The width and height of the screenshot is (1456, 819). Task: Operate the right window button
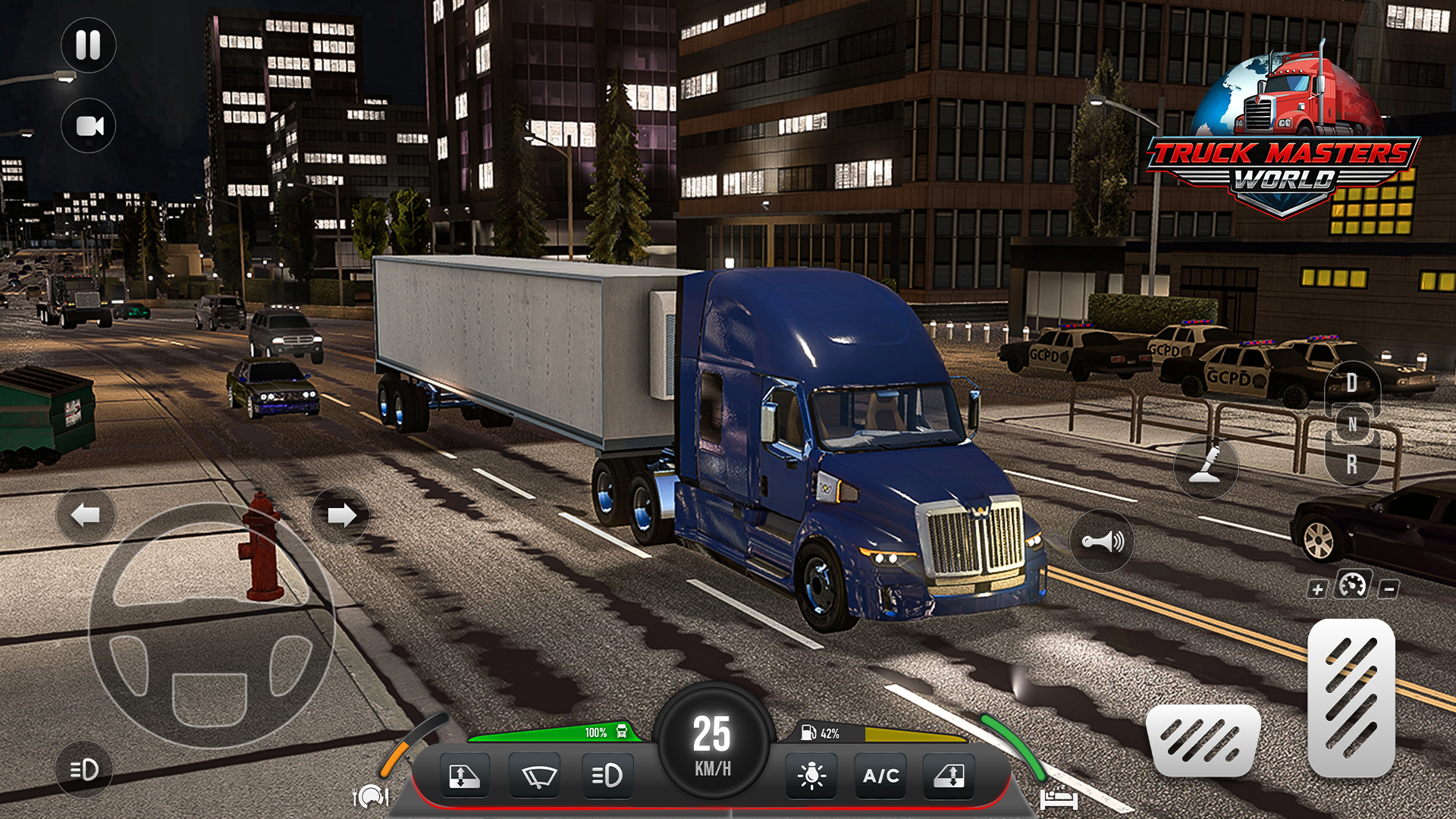[949, 776]
